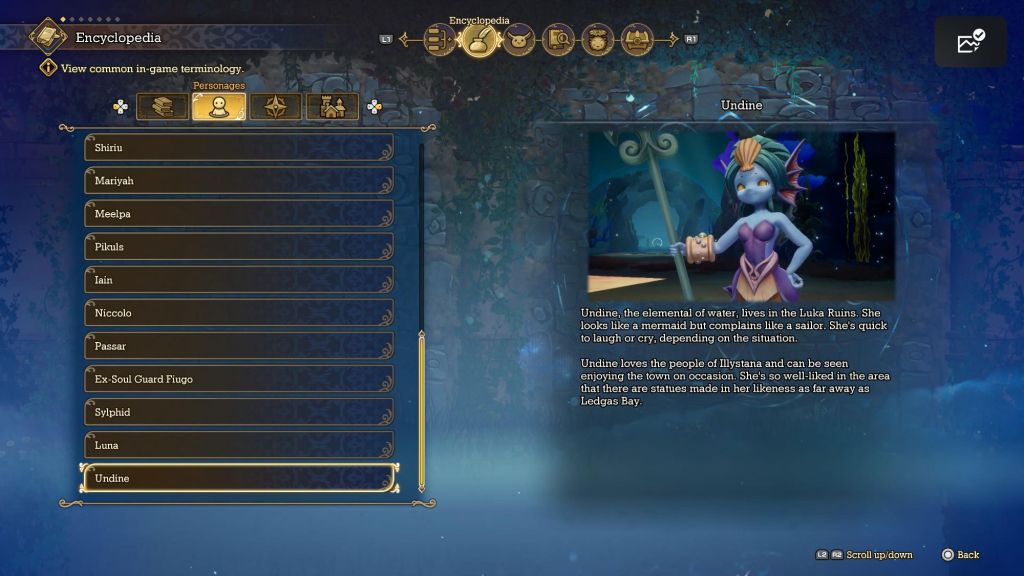The height and width of the screenshot is (576, 1024).
Task: View the Sylphid entry
Action: pyautogui.click(x=238, y=412)
